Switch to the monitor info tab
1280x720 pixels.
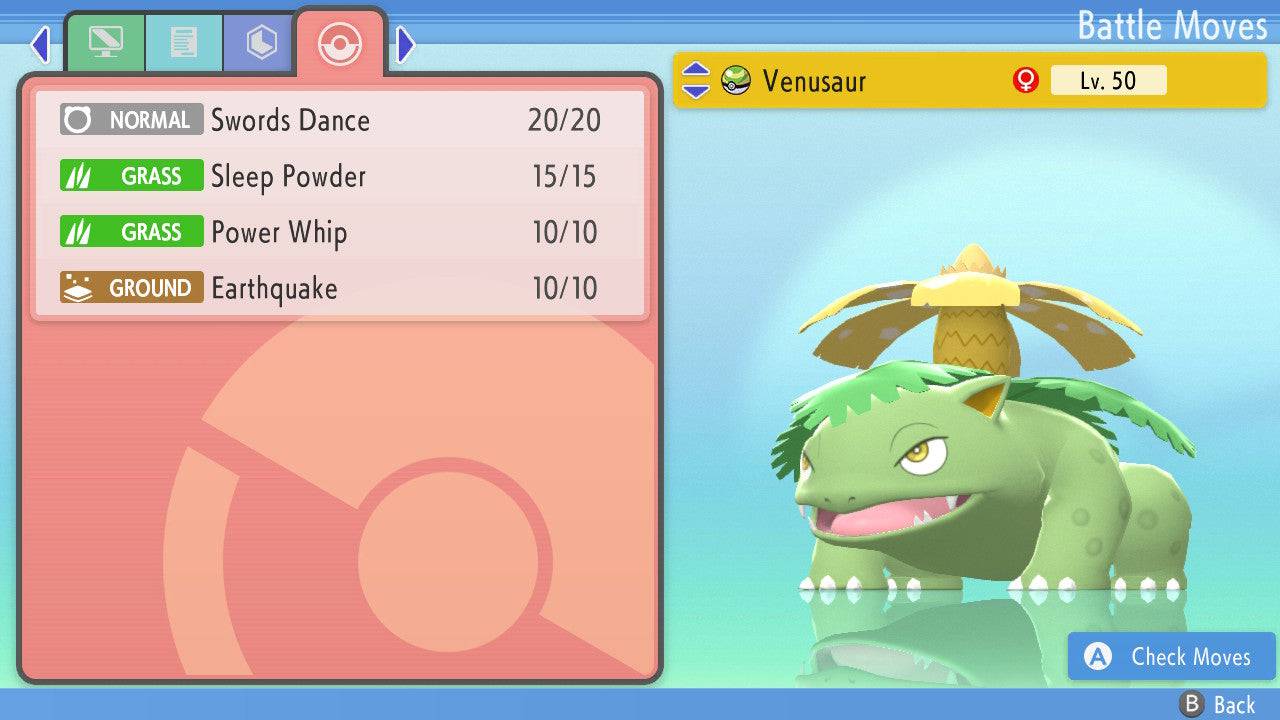pos(106,43)
